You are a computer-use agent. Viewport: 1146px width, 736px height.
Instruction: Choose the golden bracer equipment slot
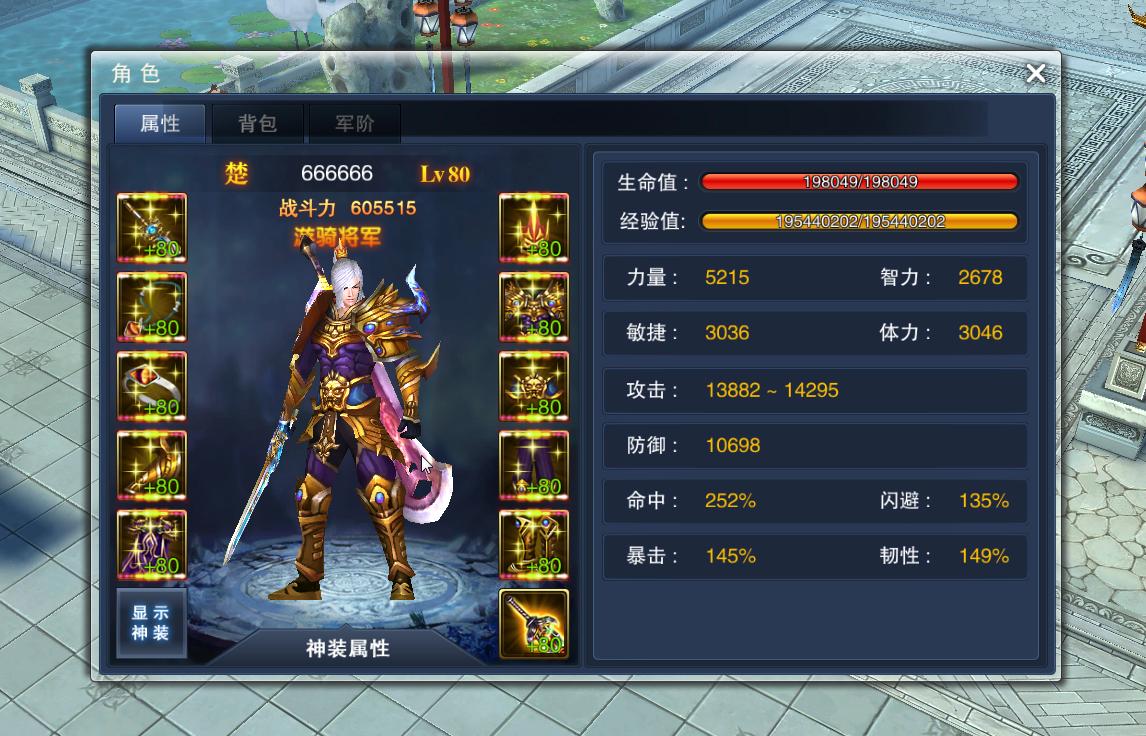[152, 465]
